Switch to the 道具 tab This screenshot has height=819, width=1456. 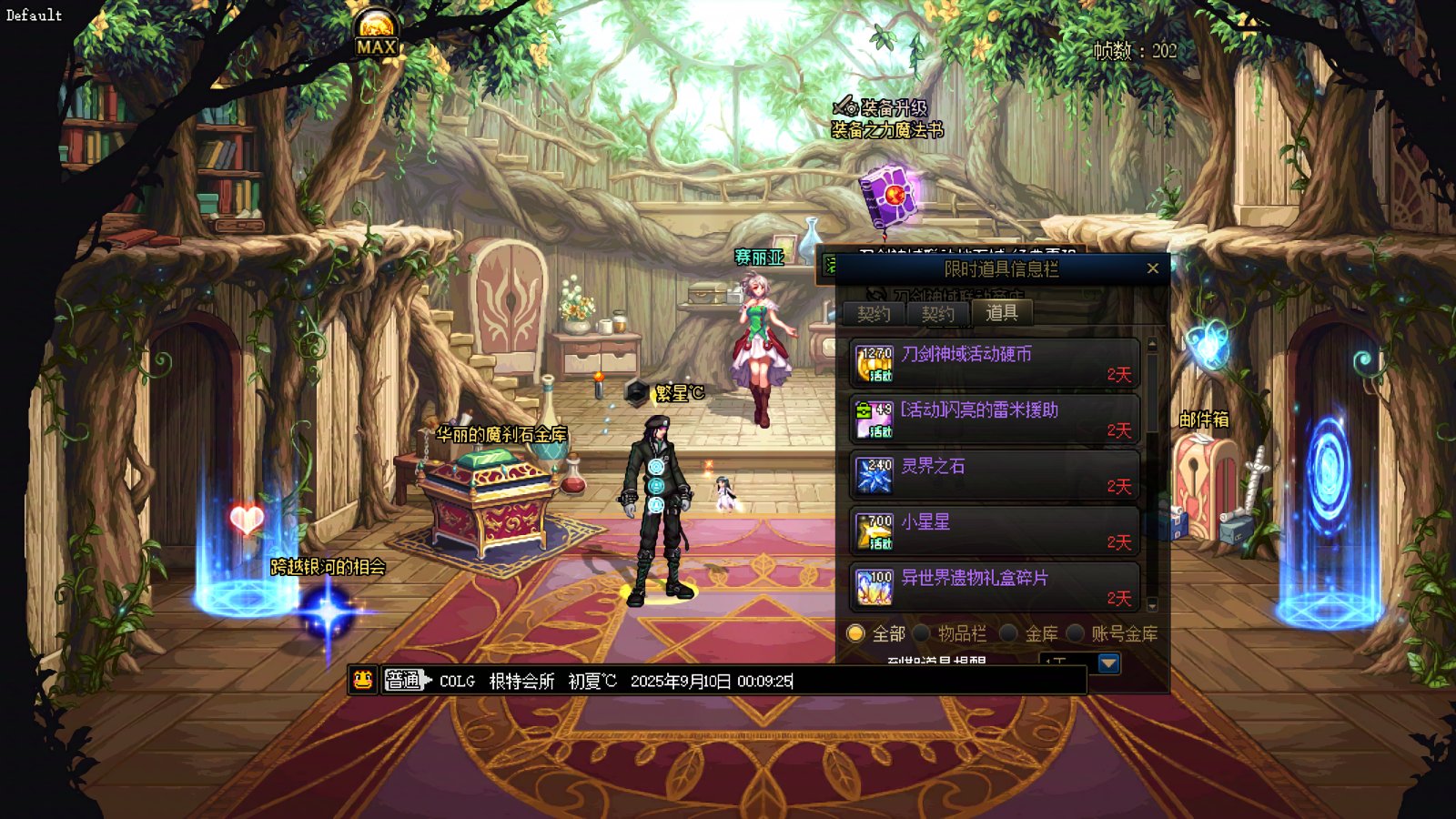tap(1001, 313)
